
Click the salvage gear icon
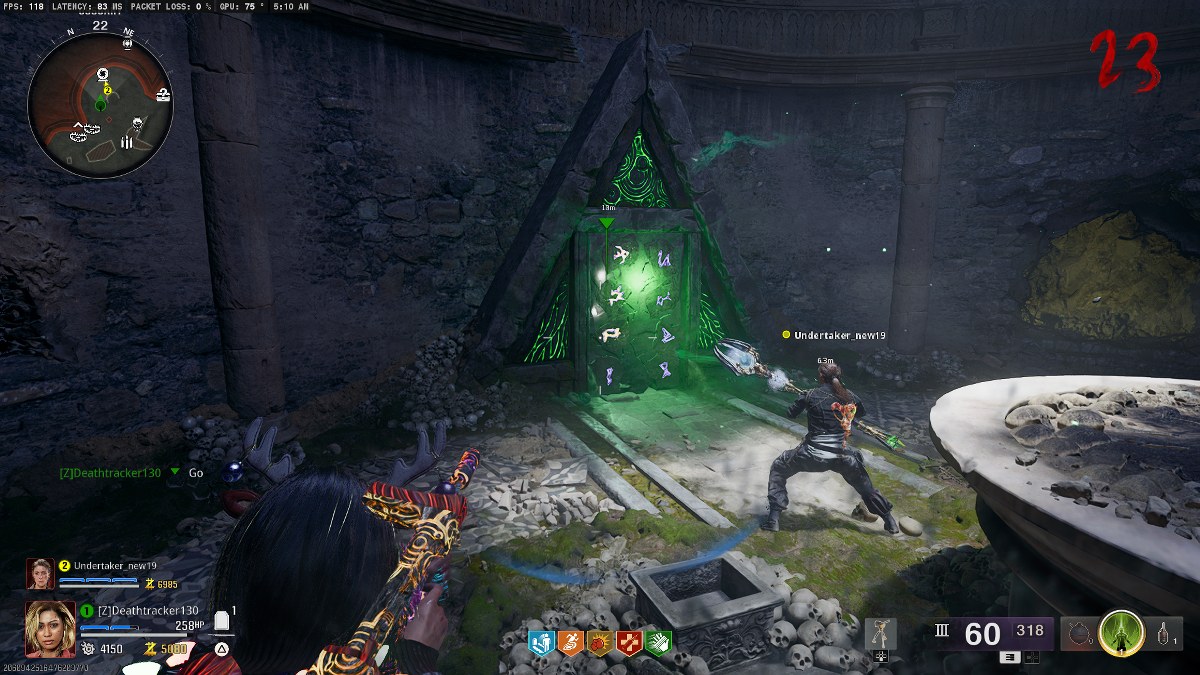87,649
